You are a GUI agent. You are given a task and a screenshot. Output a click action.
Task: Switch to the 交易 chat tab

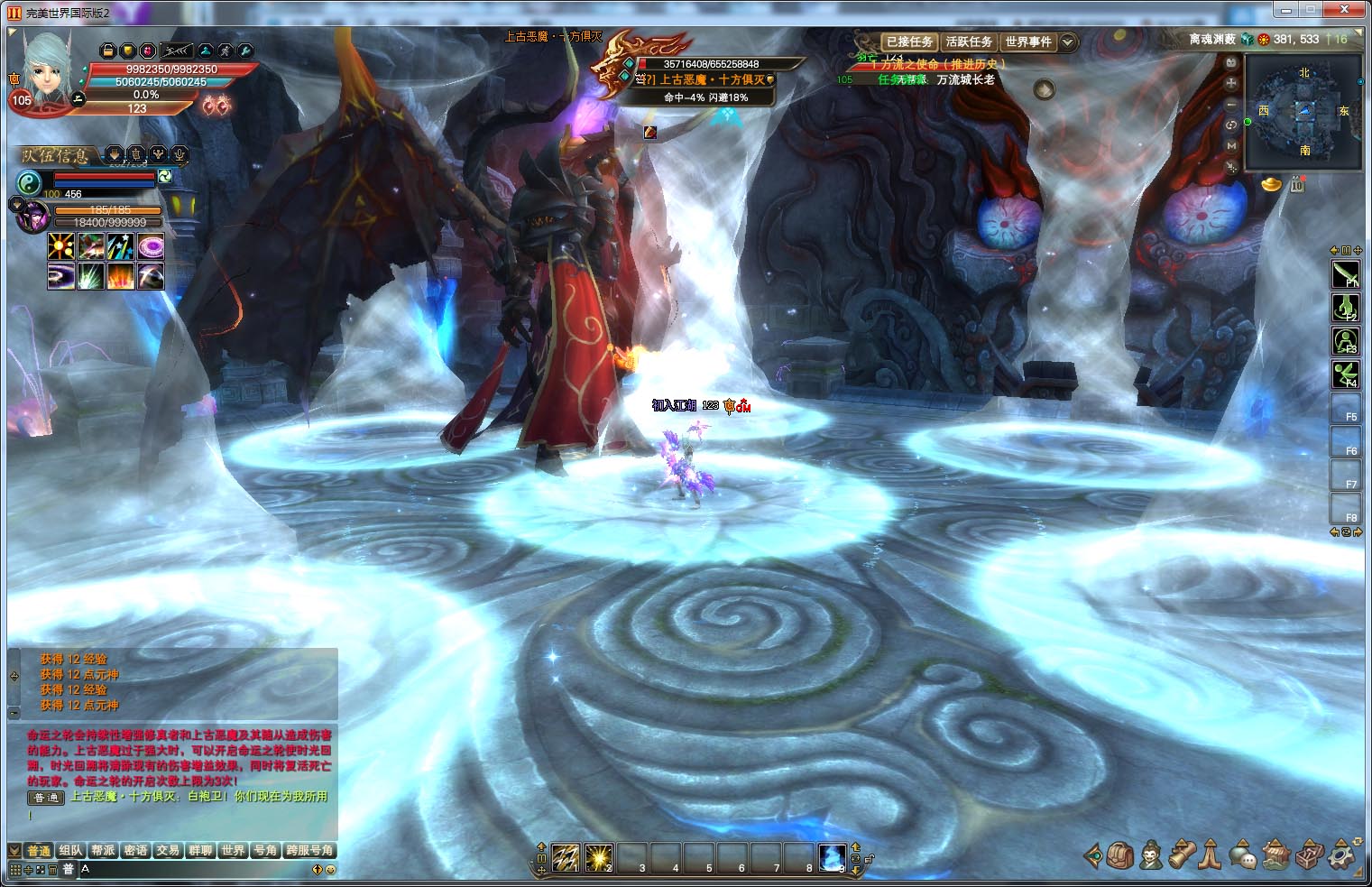point(168,850)
